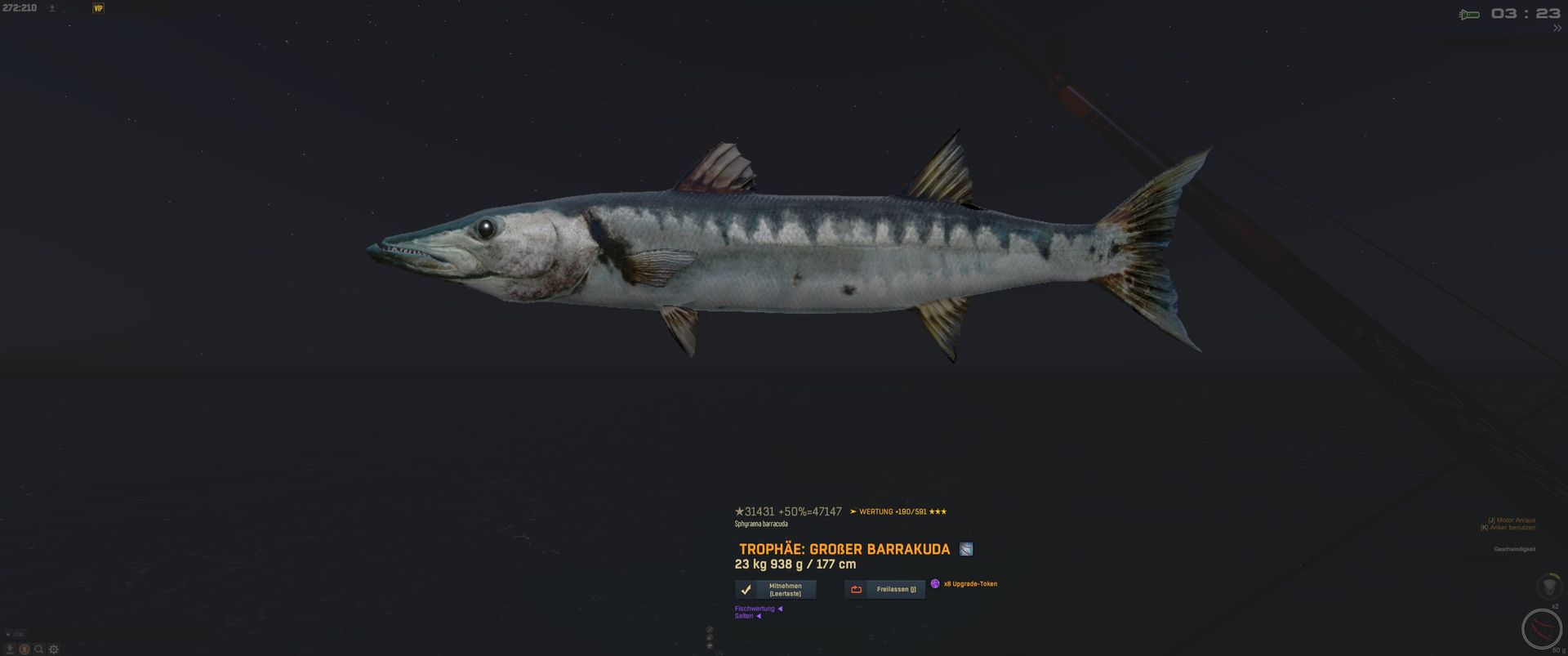This screenshot has height=656, width=1568.
Task: Expand the Selten rarity entry
Action: pos(747,616)
